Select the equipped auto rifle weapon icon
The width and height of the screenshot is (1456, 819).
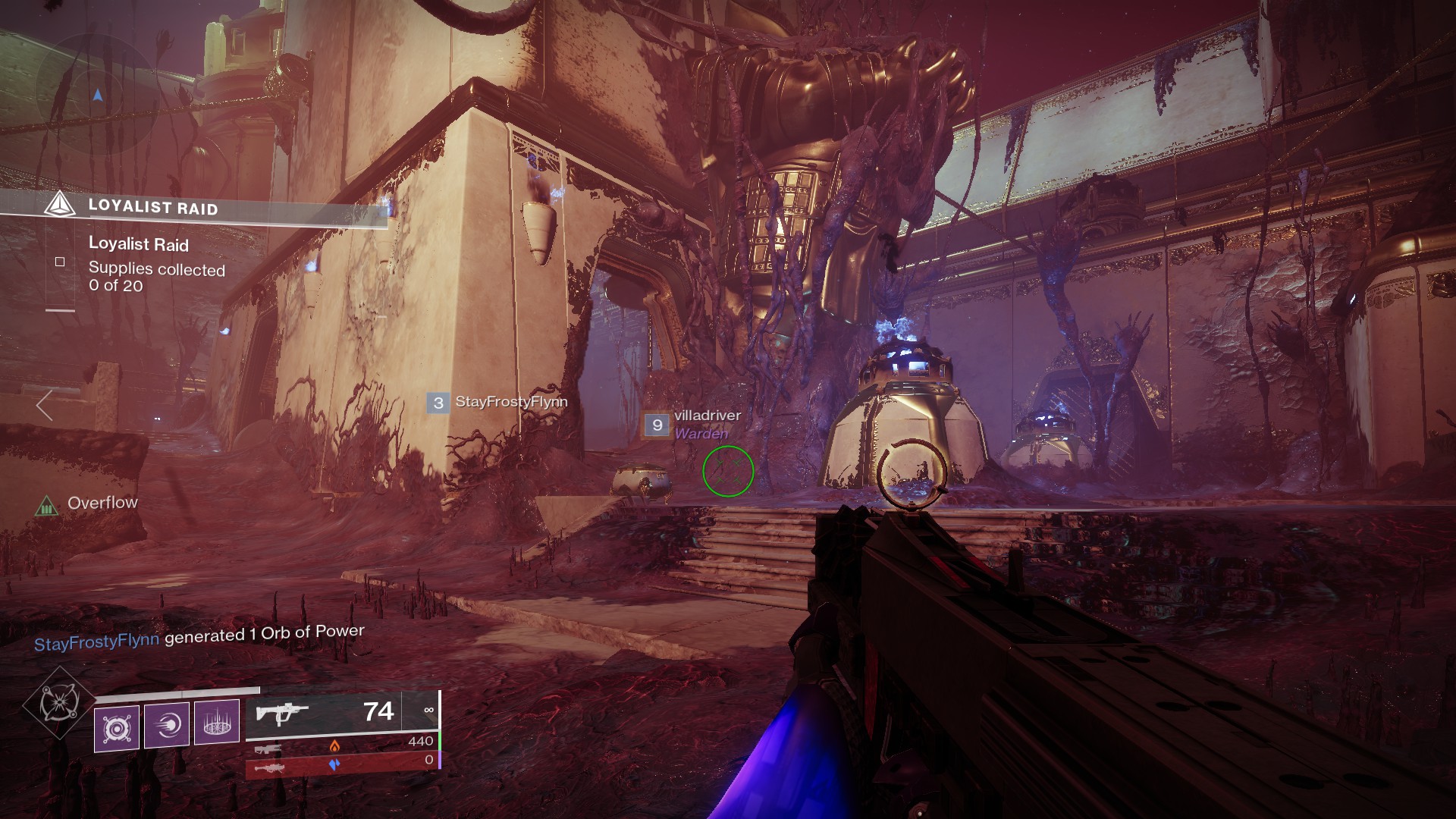point(282,713)
